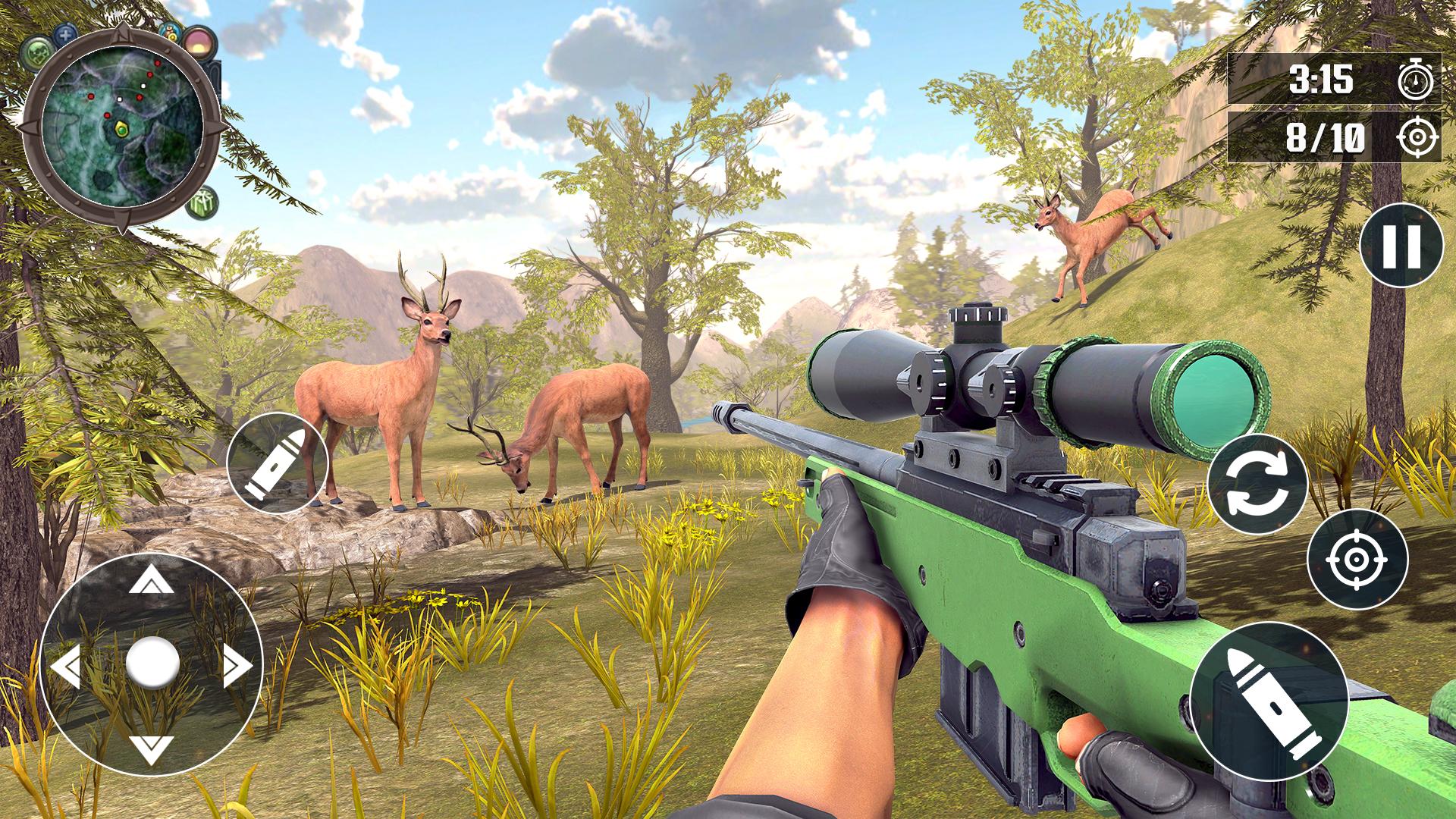Click the blue plus icon above minimap
The image size is (1456, 819).
[67, 34]
